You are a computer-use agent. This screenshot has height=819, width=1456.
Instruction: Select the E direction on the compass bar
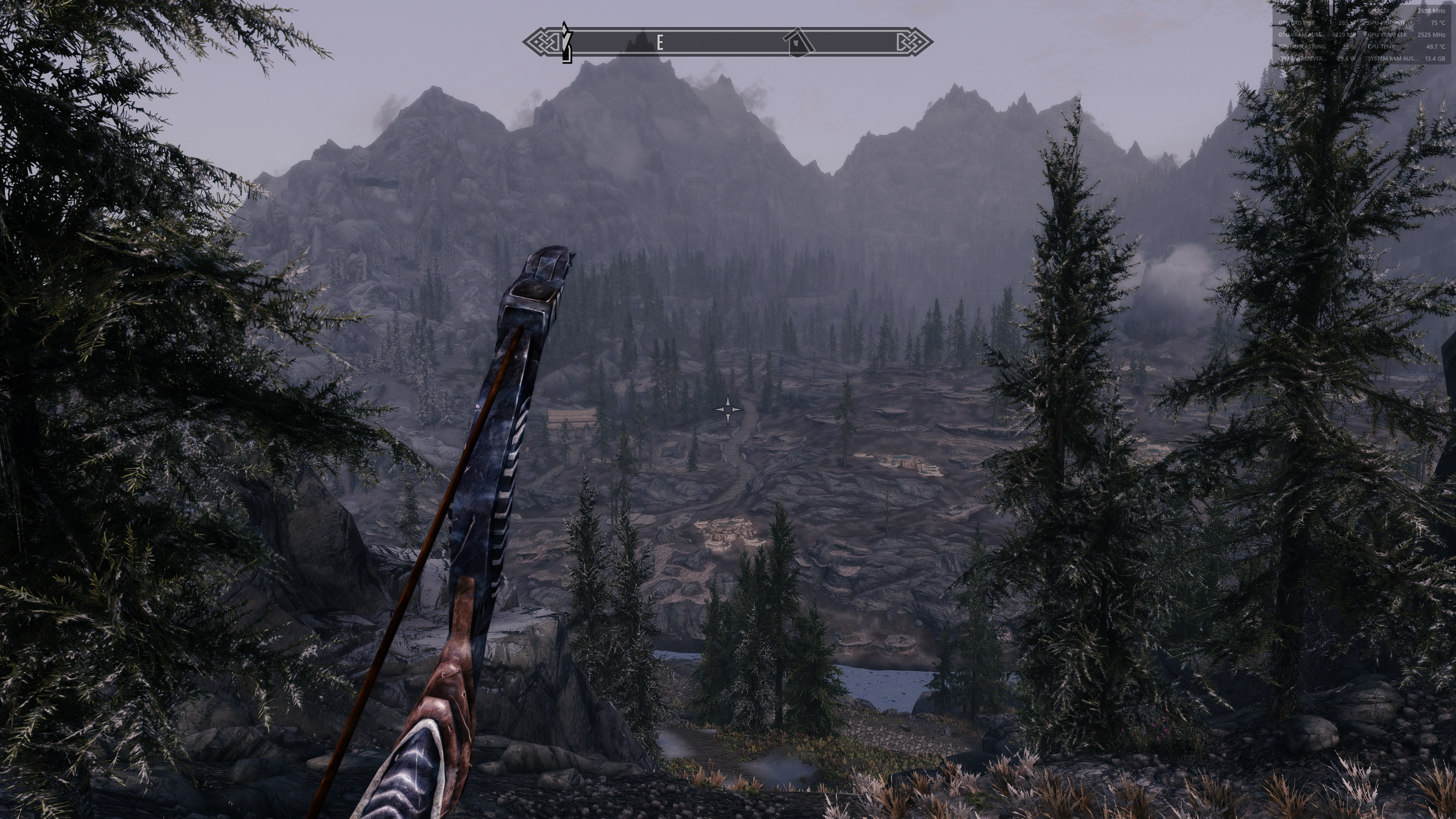coord(660,41)
